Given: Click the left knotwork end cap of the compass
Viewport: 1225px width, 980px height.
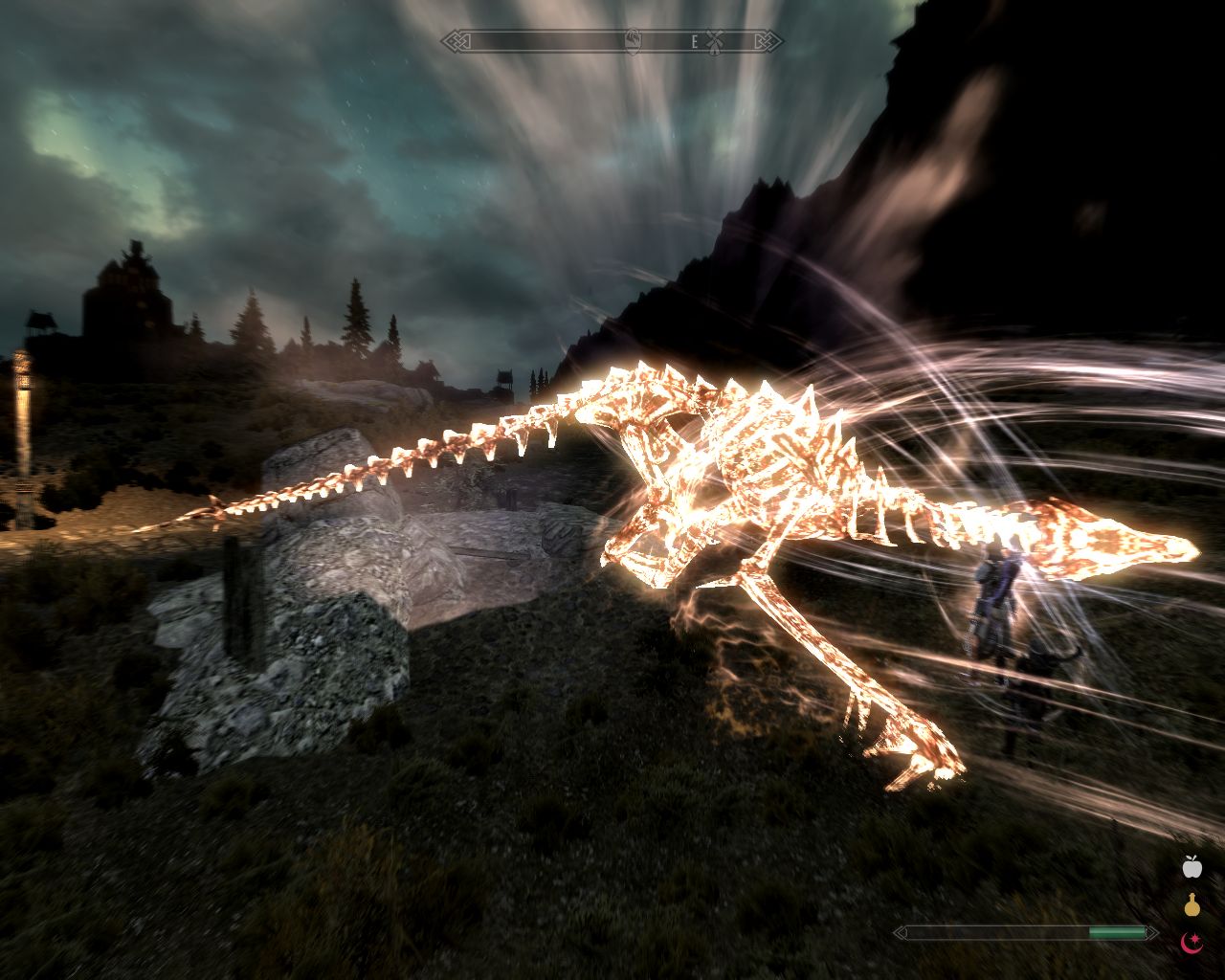Looking at the screenshot, I should (457, 40).
